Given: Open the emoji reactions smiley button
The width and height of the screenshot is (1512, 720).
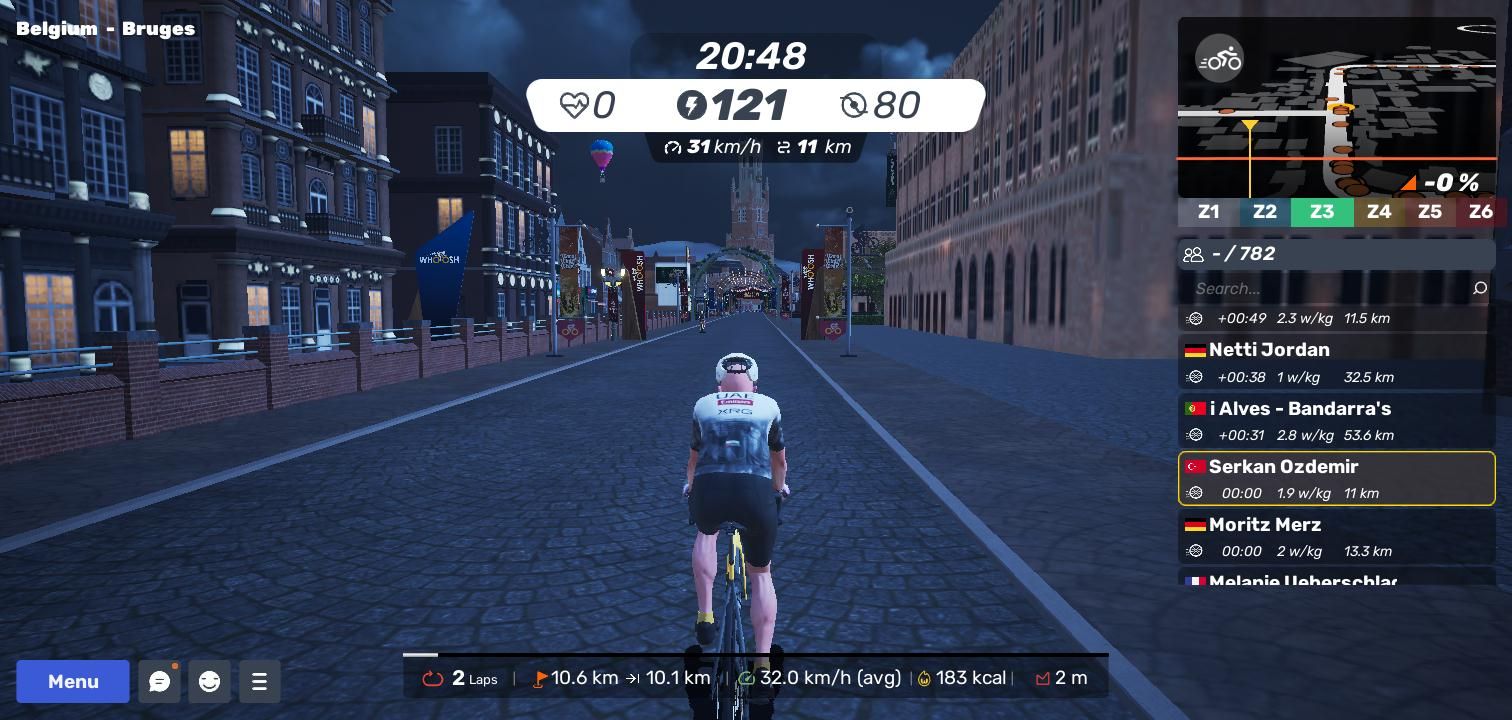Looking at the screenshot, I should pos(209,681).
